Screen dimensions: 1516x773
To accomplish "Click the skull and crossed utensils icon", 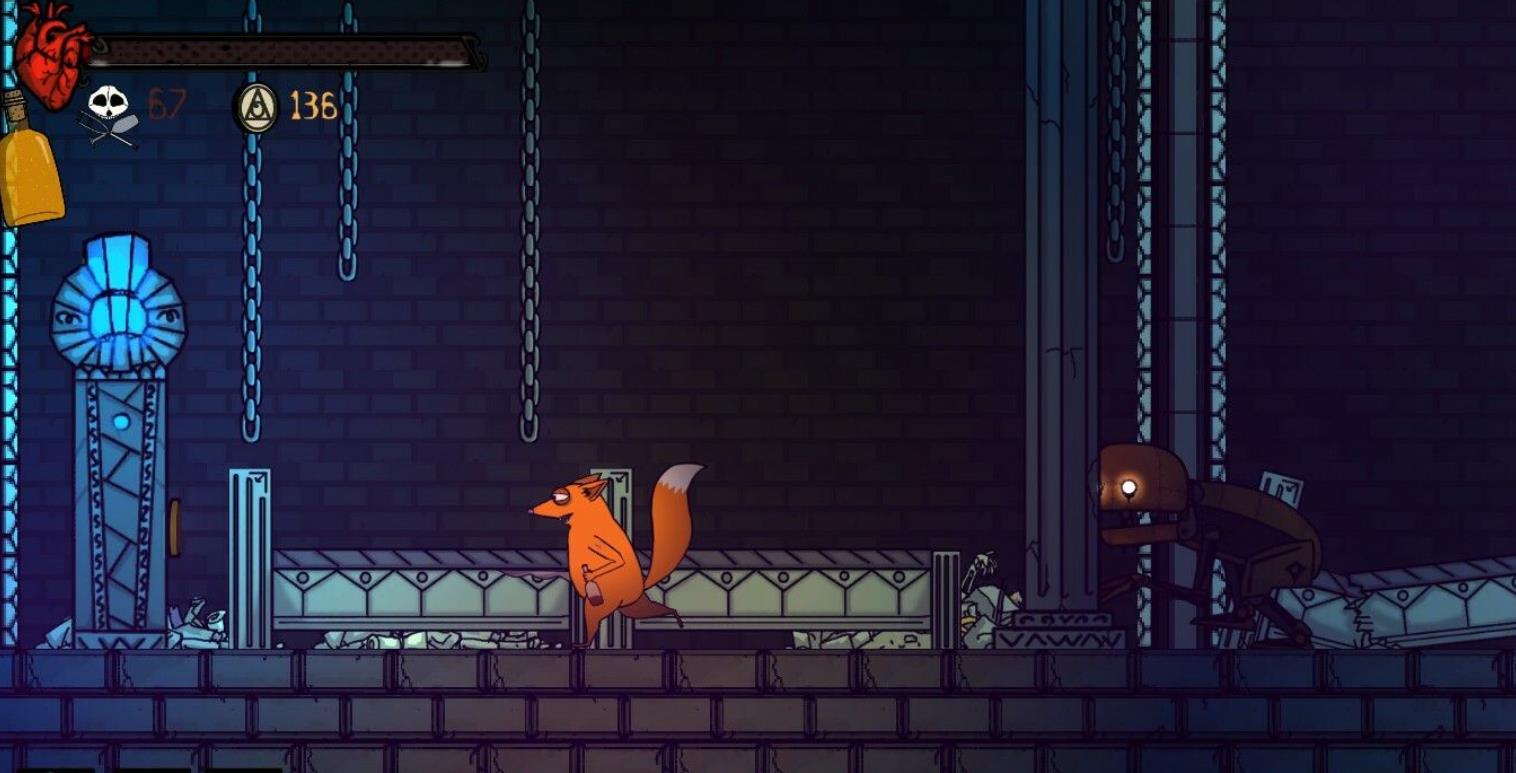I will (x=108, y=114).
